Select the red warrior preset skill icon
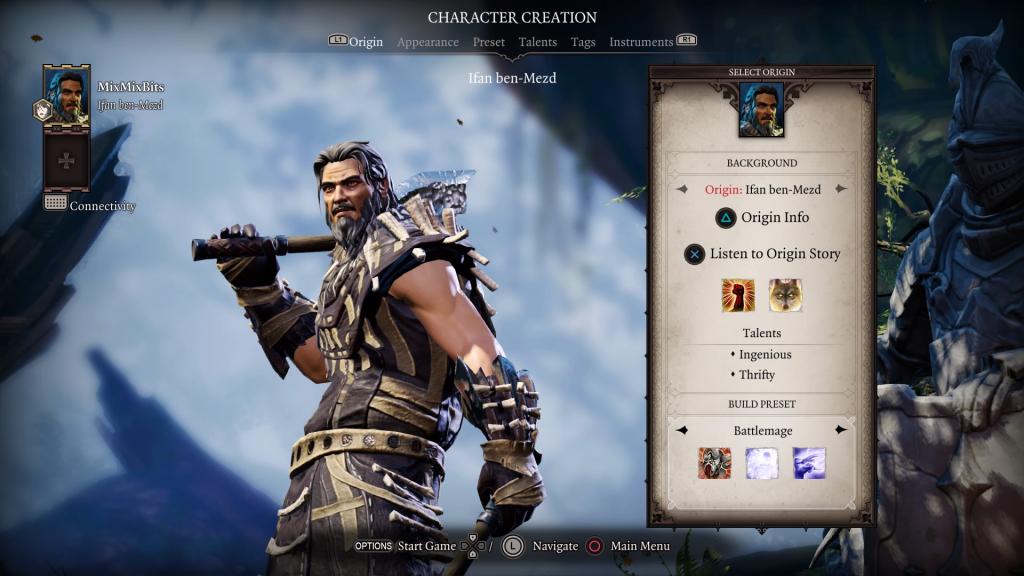Image resolution: width=1024 pixels, height=576 pixels. 714,463
